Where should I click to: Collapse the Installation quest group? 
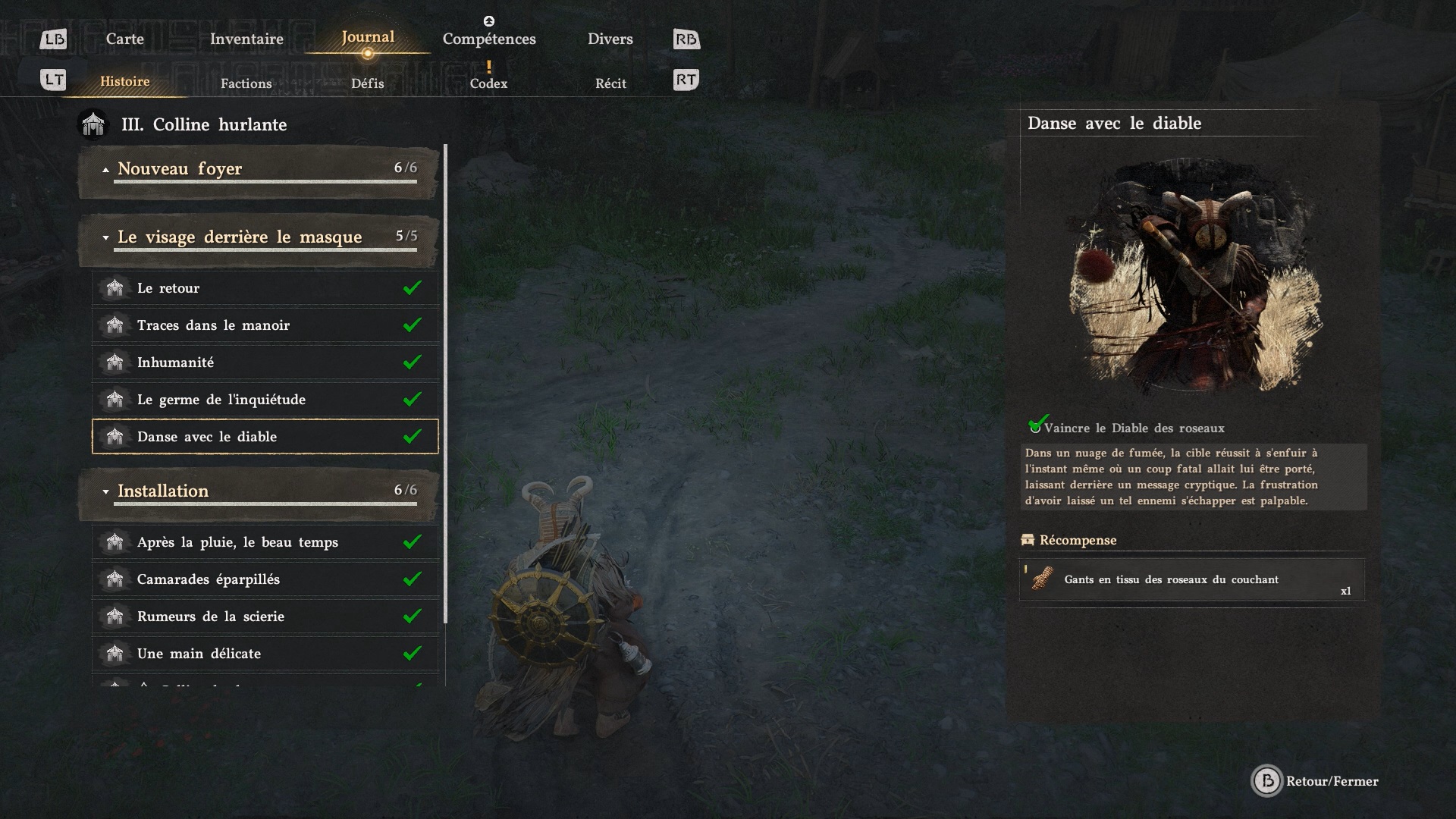(258, 491)
